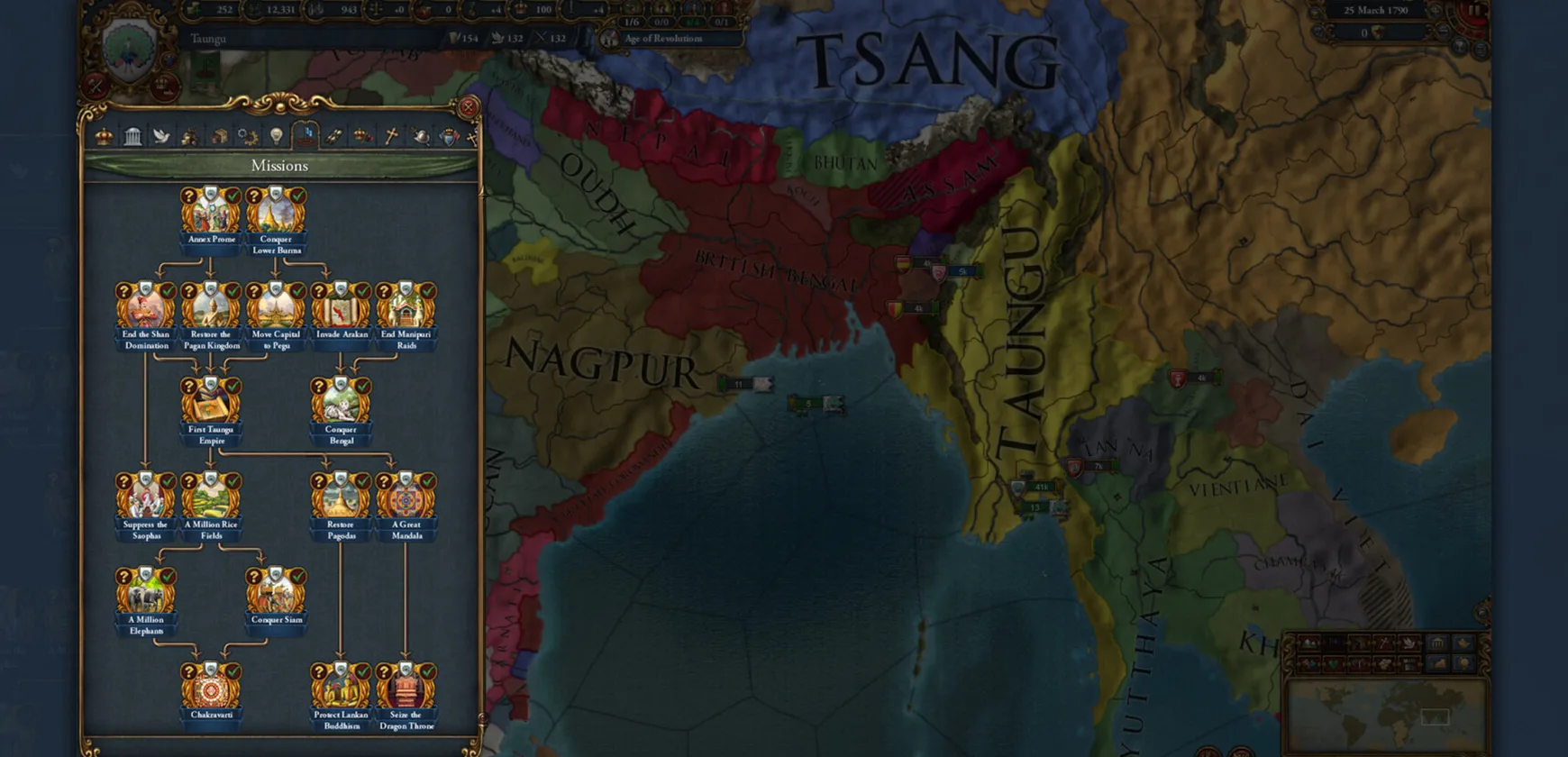The image size is (1568, 757).
Task: Select the A Great Mandala mission
Action: pyautogui.click(x=406, y=499)
